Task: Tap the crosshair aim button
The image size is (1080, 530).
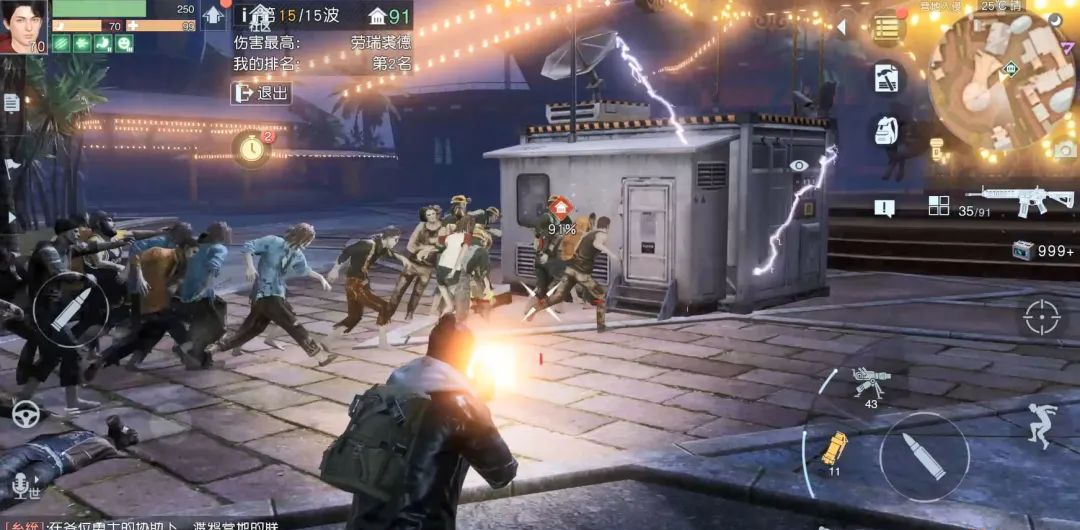Action: [x=1040, y=318]
